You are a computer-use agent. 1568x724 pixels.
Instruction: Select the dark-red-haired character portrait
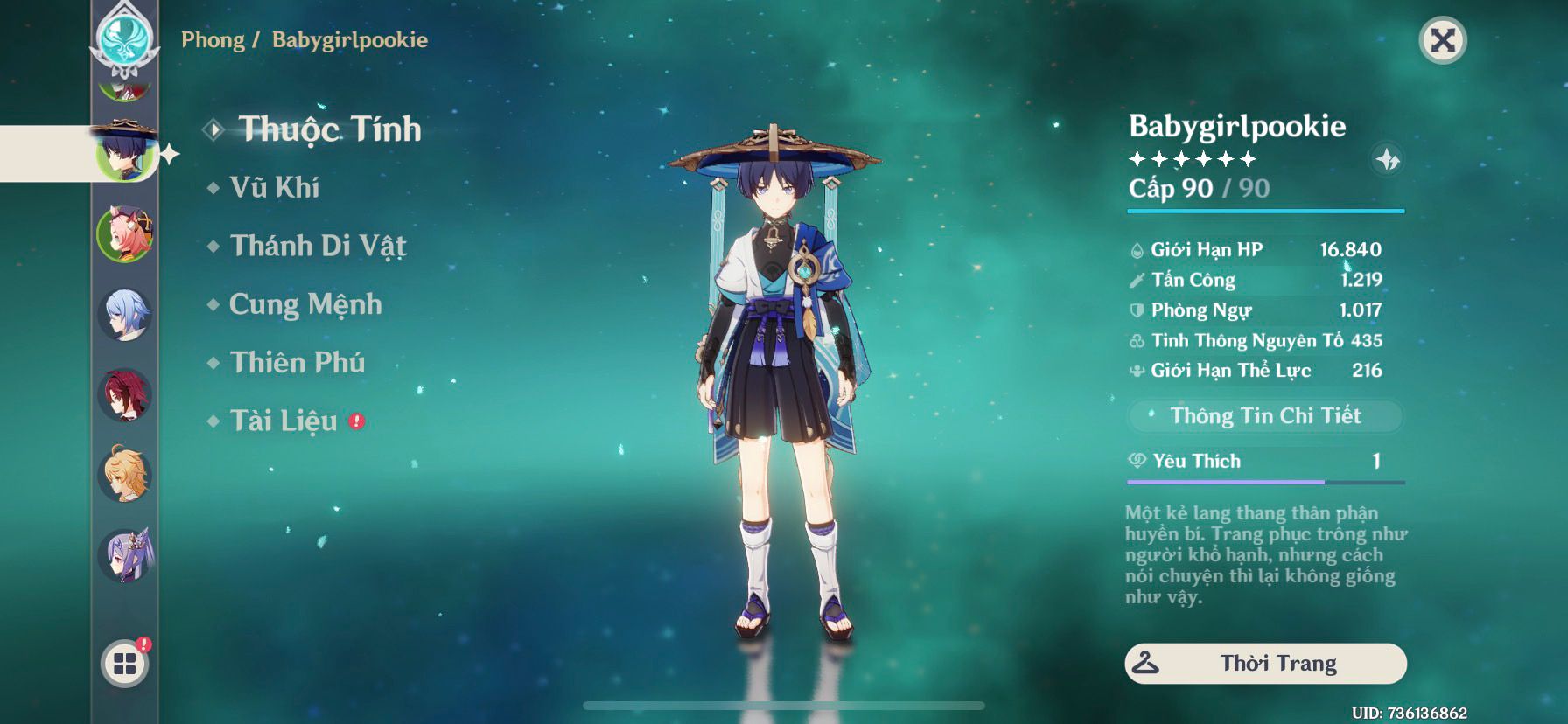click(x=124, y=395)
